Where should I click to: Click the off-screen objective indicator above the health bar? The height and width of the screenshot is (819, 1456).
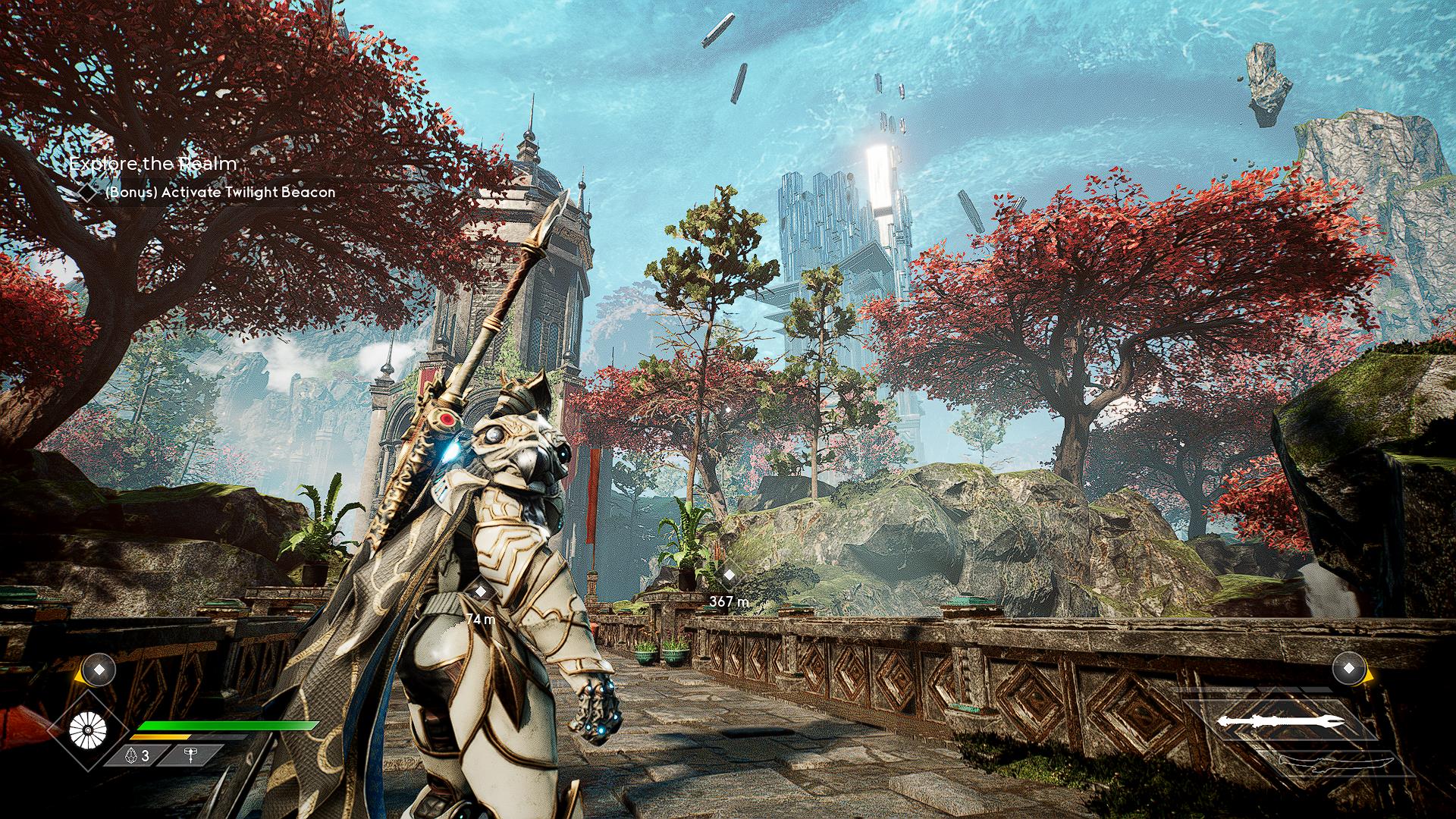point(98,670)
